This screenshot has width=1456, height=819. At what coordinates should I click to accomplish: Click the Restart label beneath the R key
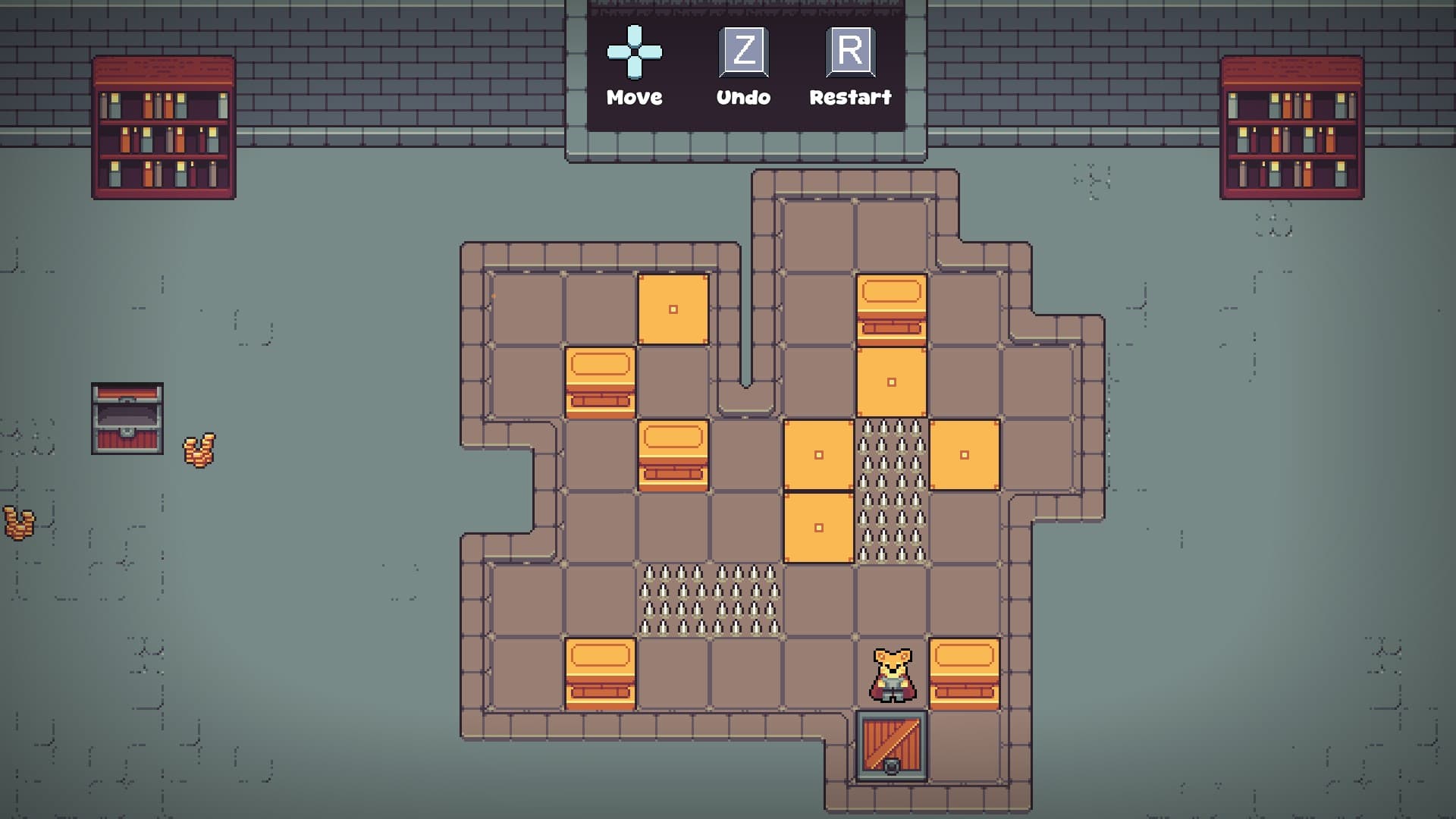point(852,97)
